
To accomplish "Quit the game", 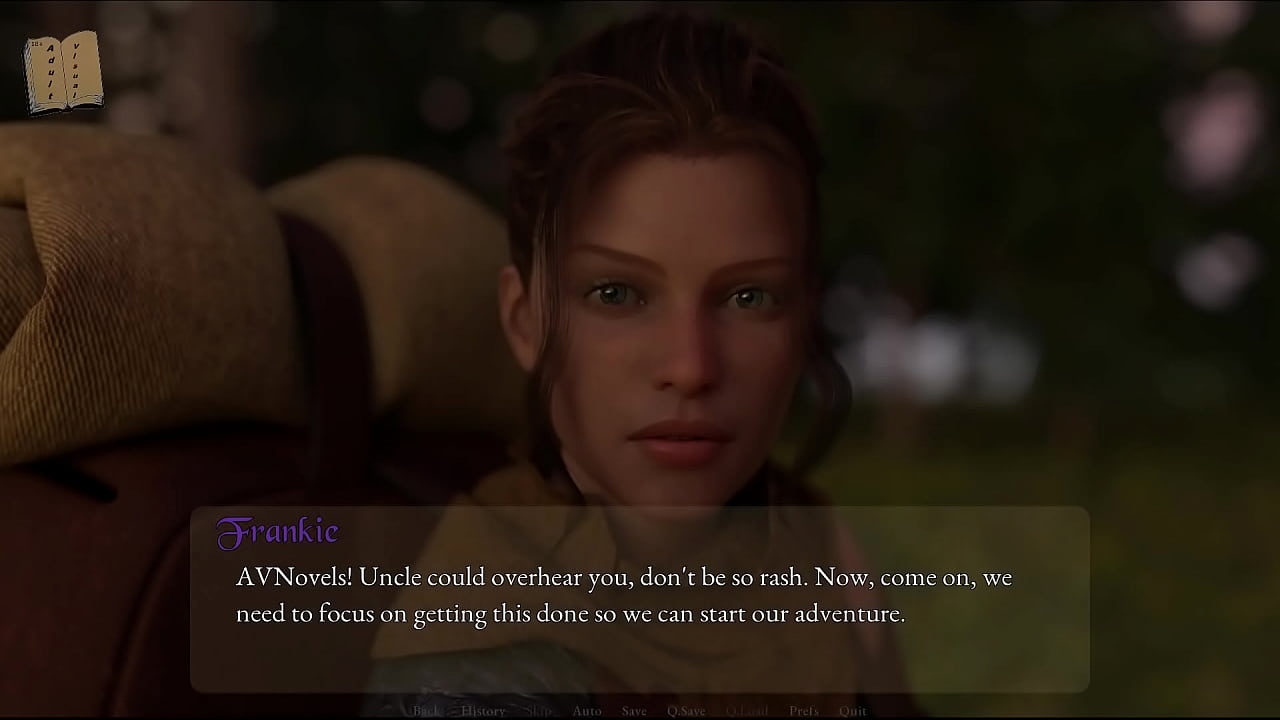I will pos(853,711).
